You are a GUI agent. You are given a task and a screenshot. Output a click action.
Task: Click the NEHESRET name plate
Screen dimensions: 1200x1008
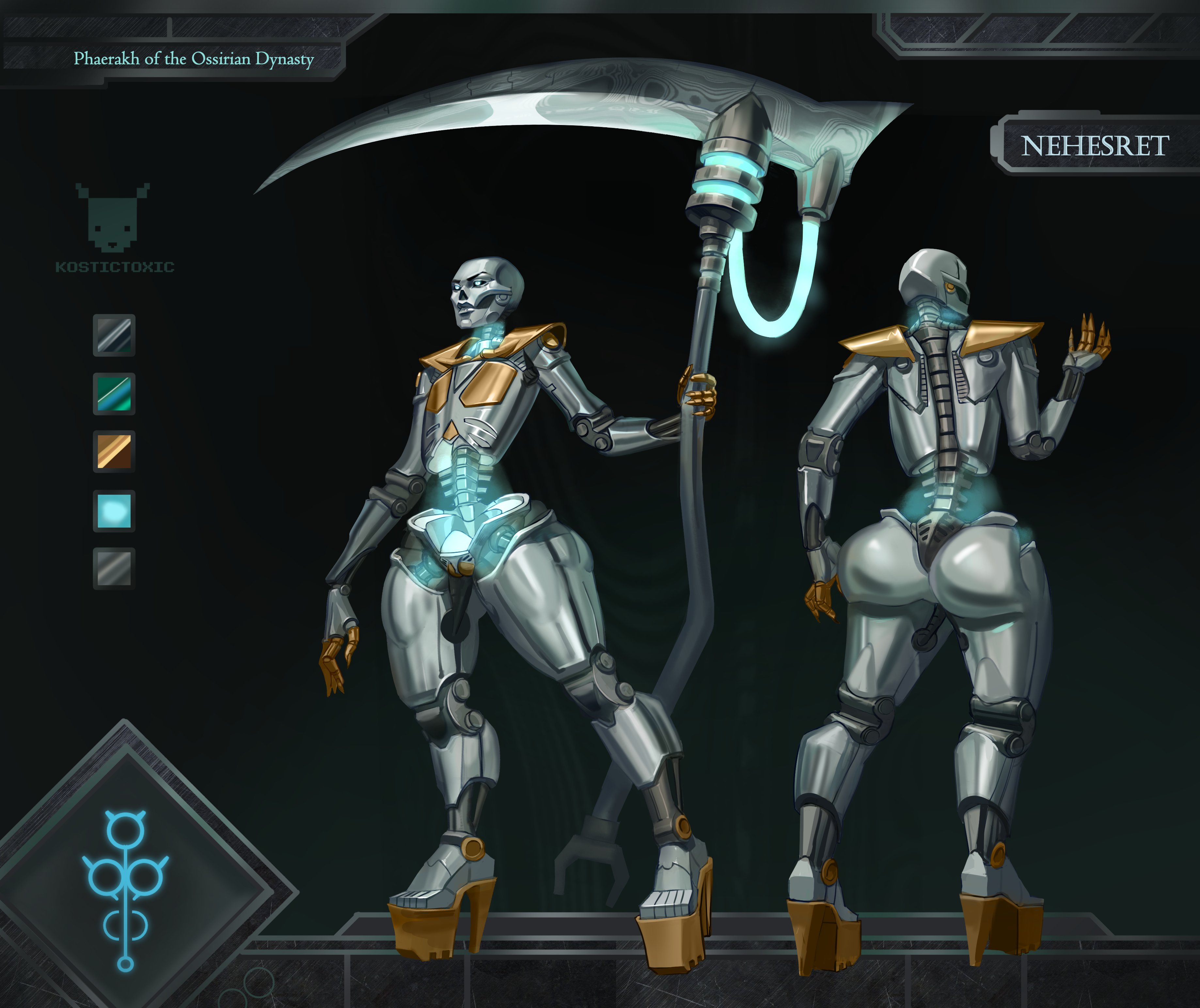click(x=1094, y=146)
